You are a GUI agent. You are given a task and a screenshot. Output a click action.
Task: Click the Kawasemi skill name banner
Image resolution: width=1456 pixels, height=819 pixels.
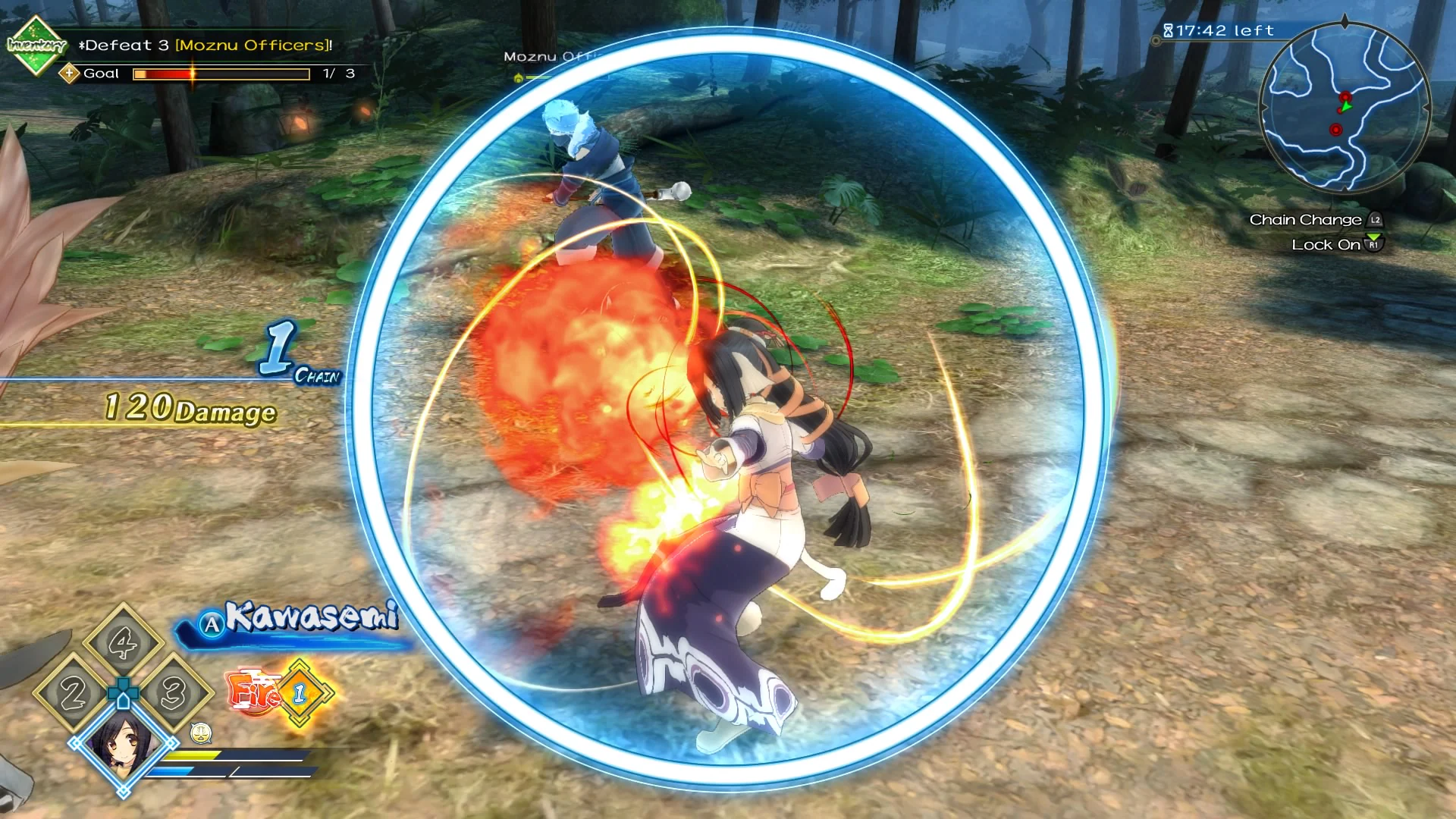coord(312,621)
